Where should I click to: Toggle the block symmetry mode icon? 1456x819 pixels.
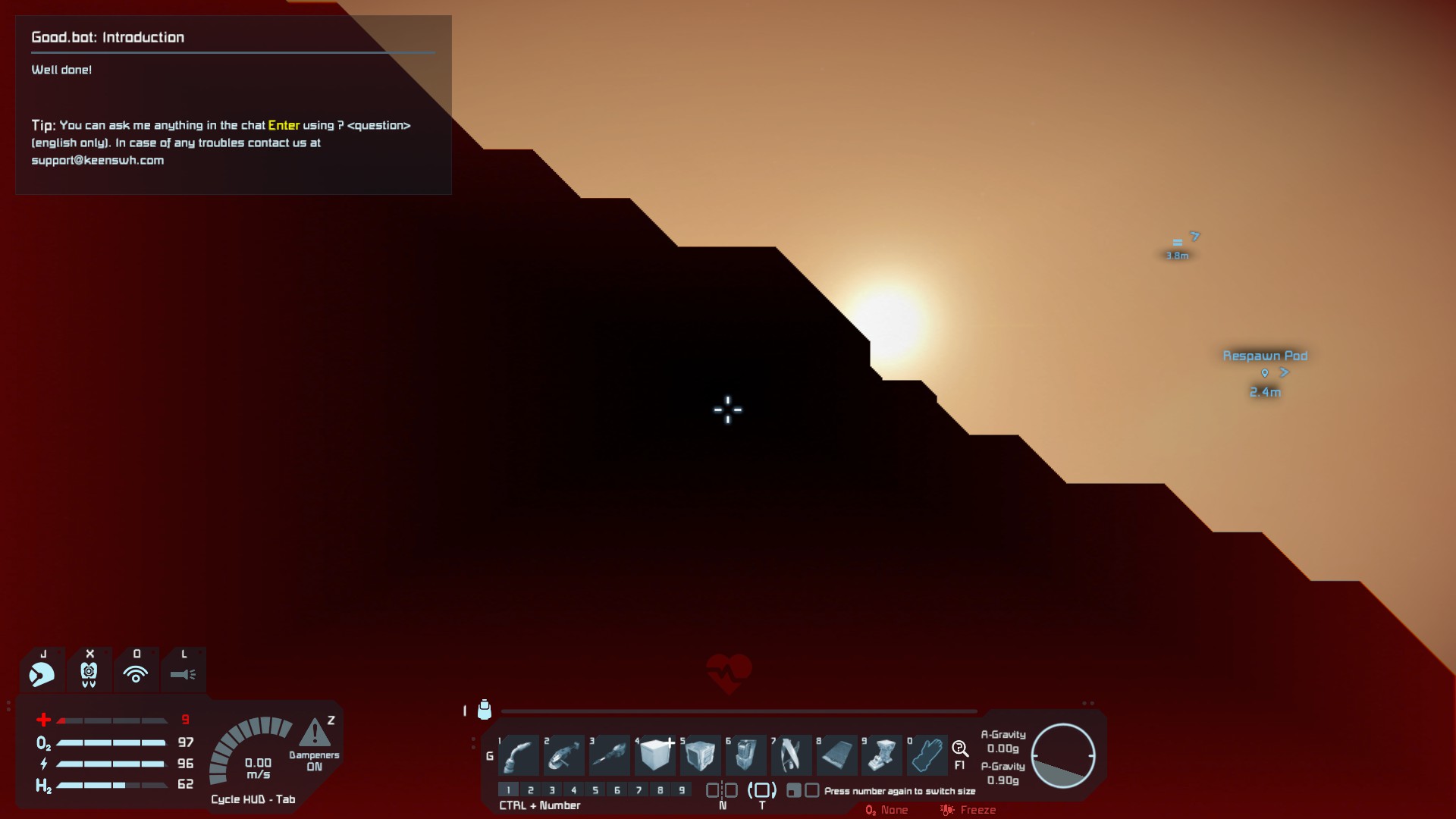(722, 790)
